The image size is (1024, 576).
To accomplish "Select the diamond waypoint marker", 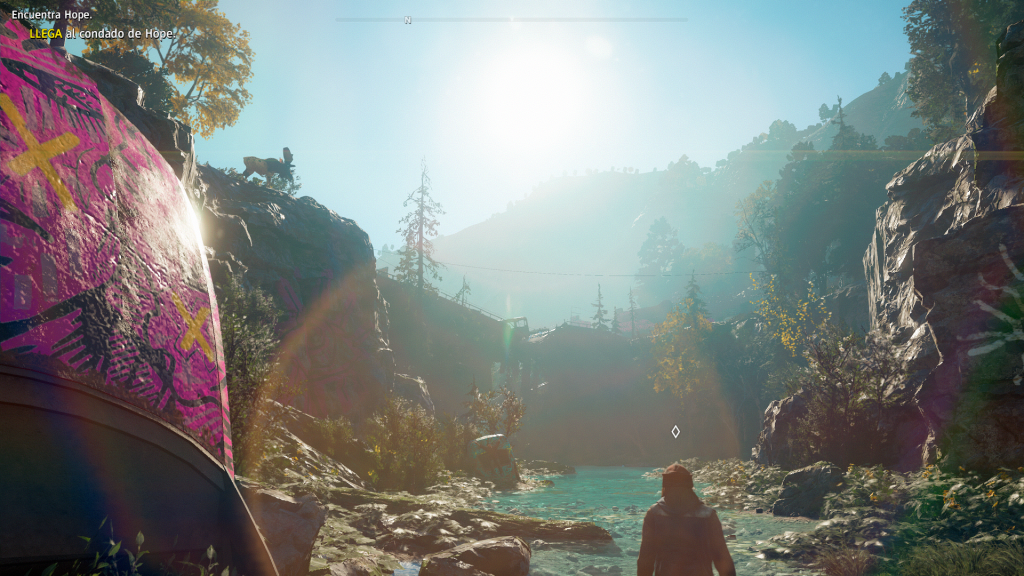I will pos(675,431).
